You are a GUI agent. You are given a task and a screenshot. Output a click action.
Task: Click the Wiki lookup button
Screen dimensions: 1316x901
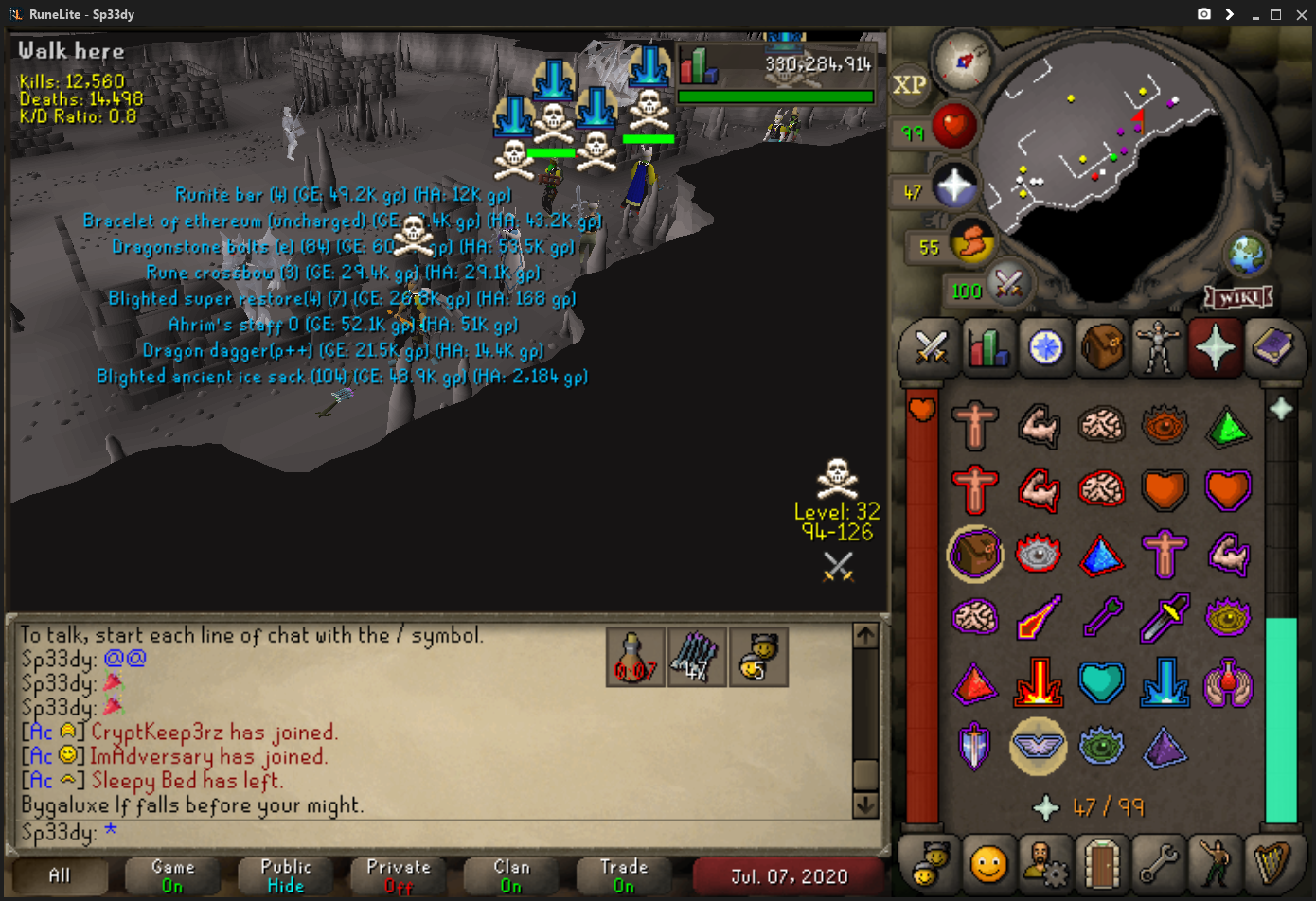pyautogui.click(x=1238, y=297)
